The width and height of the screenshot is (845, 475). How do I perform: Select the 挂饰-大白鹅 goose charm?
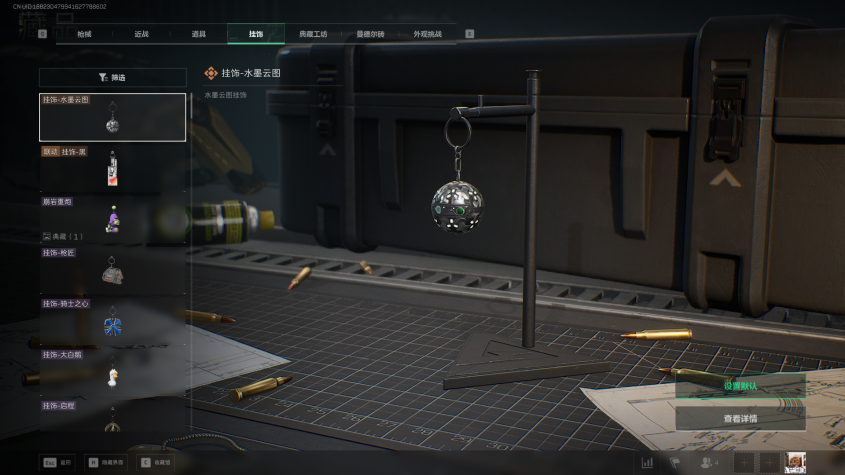tap(112, 371)
